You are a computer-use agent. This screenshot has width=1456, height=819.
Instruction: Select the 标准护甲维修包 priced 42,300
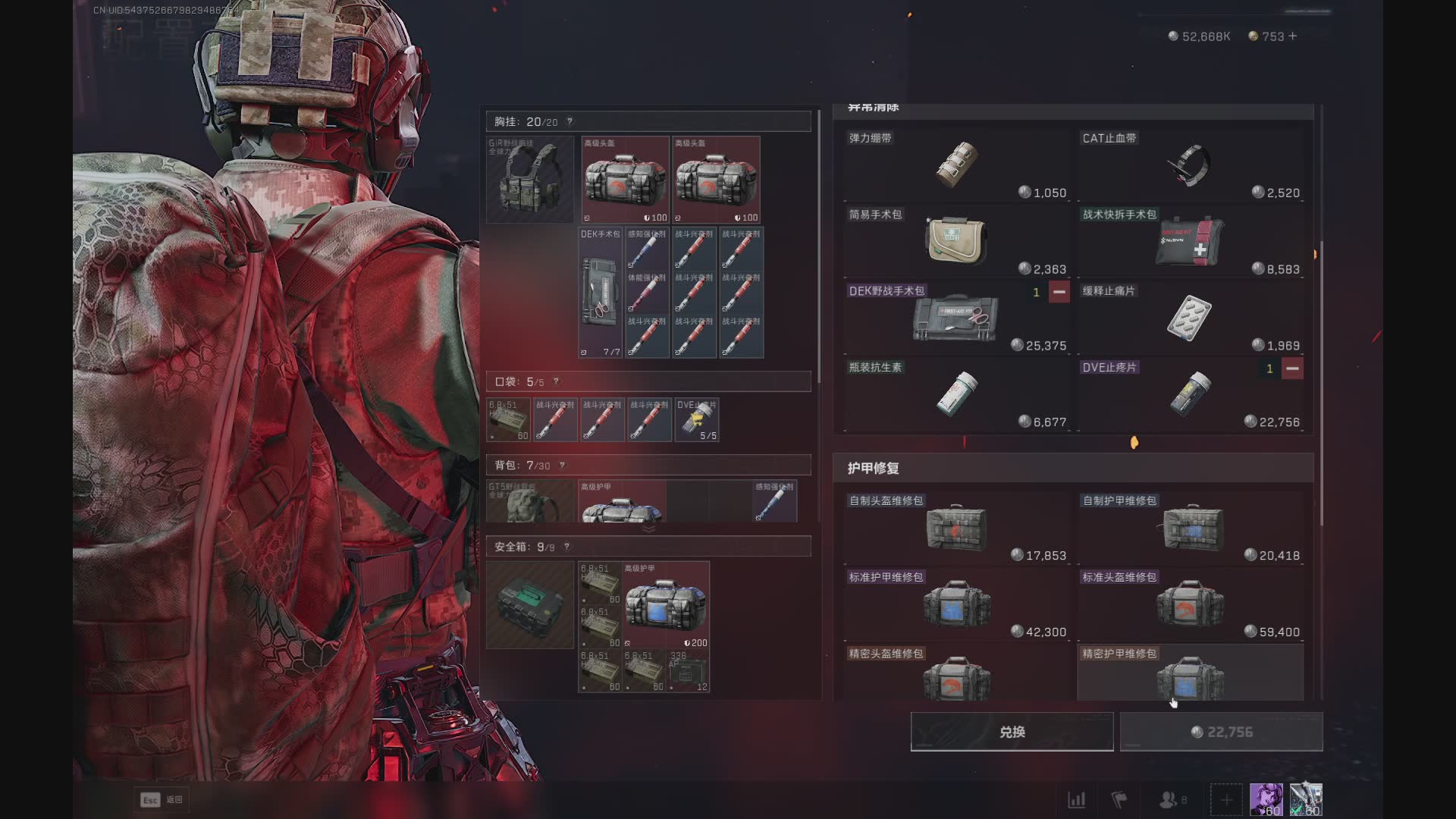pos(955,604)
